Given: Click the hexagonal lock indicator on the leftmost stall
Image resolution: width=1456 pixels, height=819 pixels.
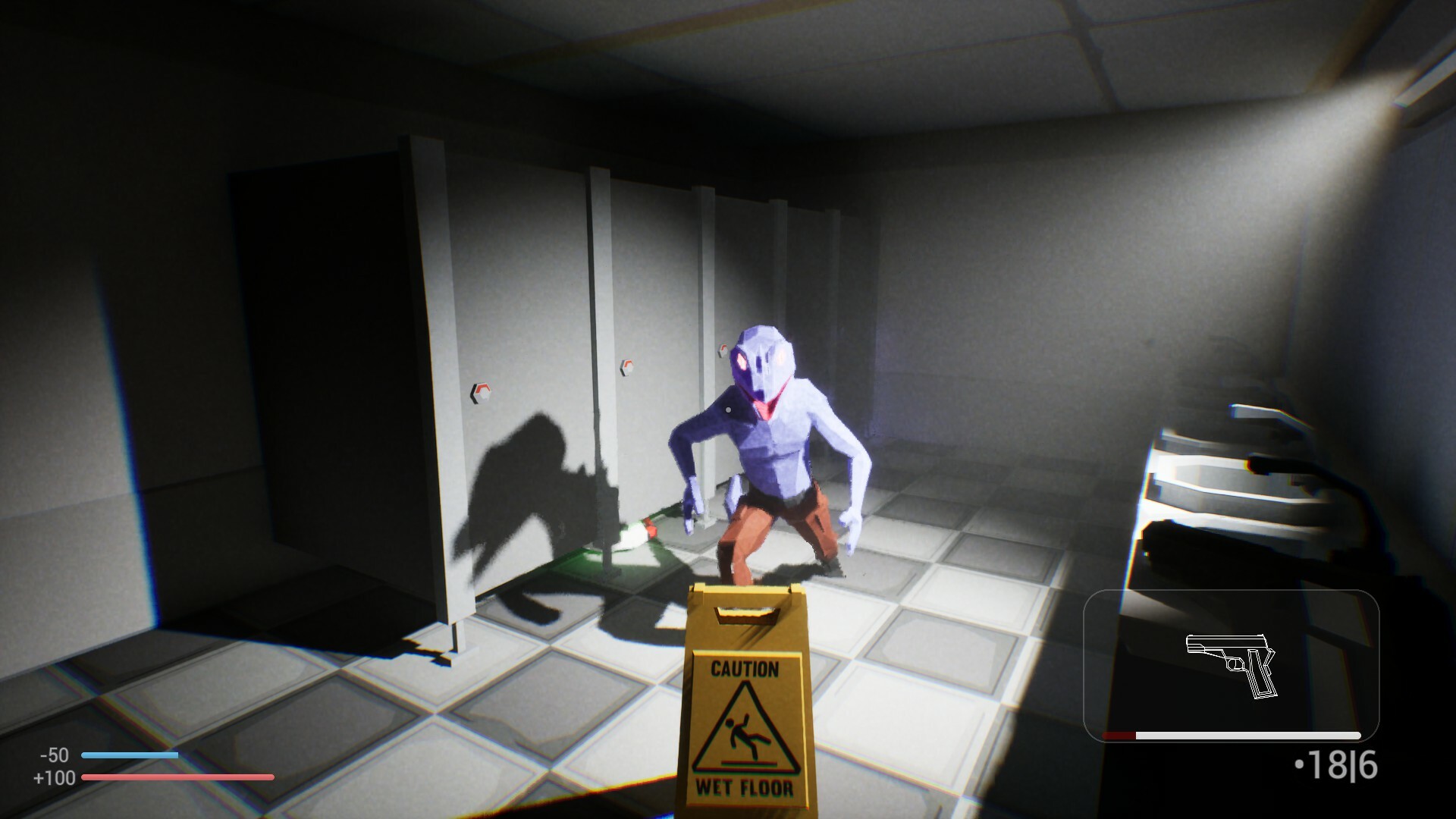Looking at the screenshot, I should pyautogui.click(x=481, y=393).
